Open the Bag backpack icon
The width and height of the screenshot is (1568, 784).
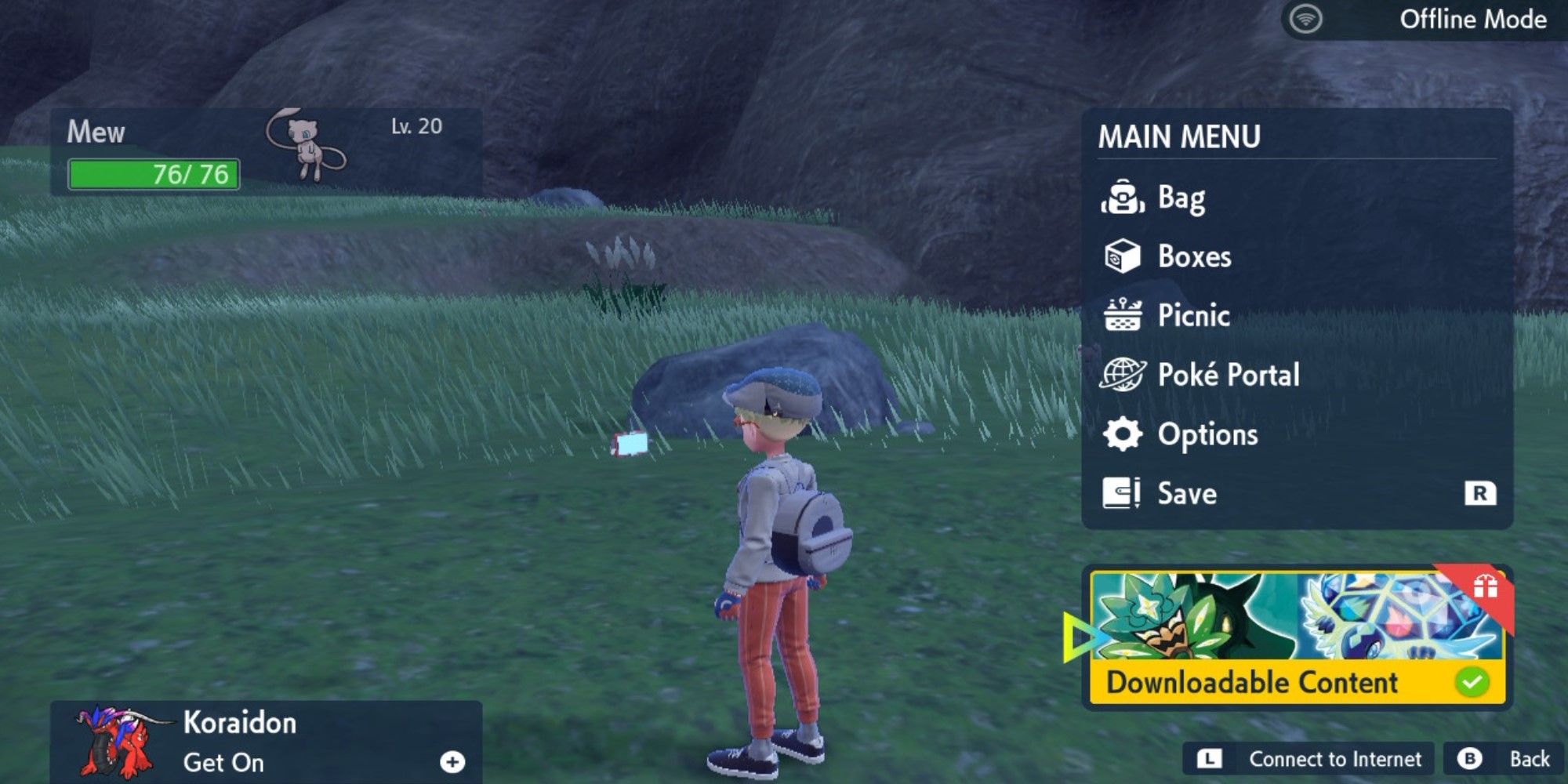click(1124, 198)
